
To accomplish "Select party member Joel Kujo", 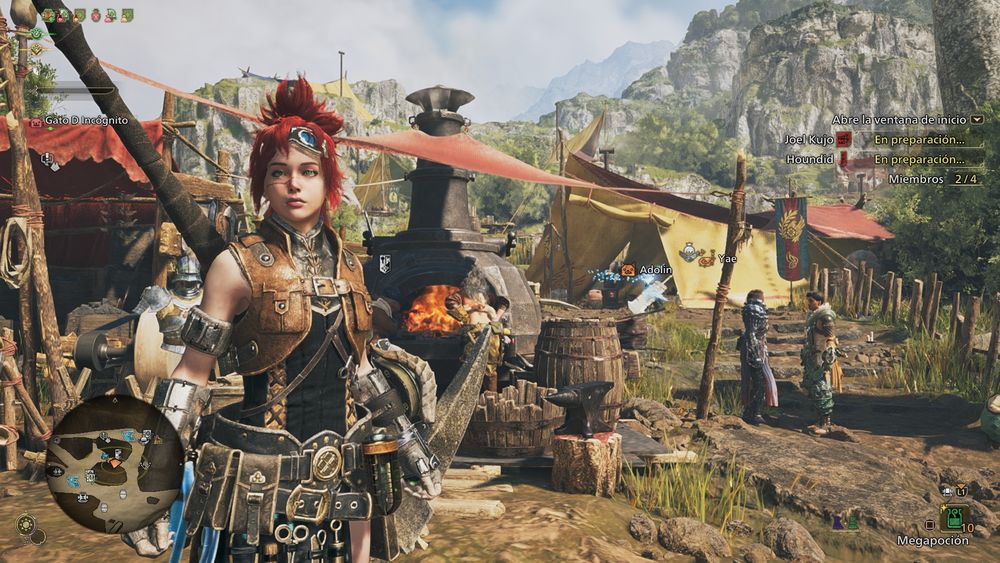I will [x=810, y=140].
